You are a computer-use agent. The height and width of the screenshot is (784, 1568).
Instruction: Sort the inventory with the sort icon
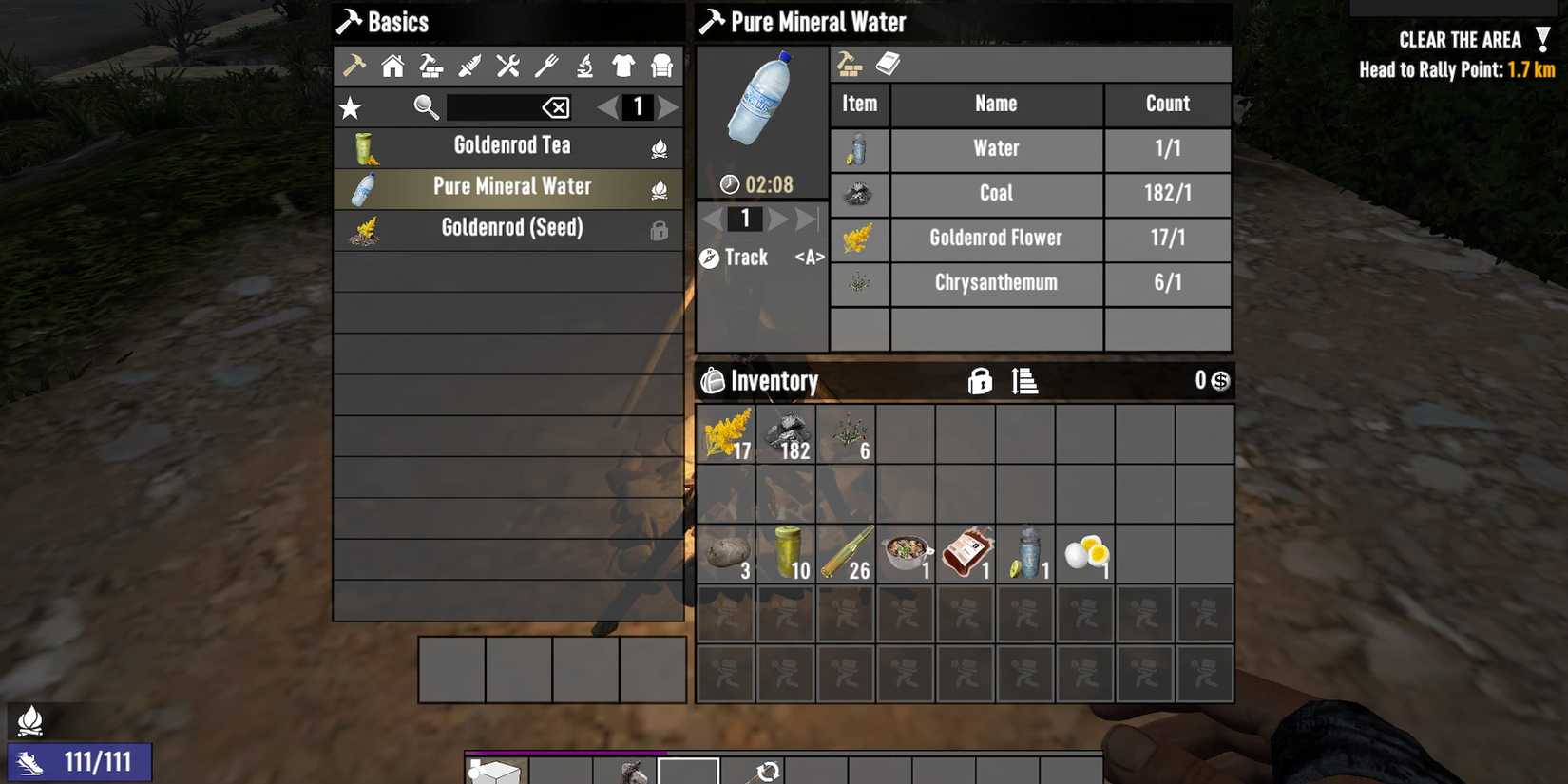[1023, 381]
